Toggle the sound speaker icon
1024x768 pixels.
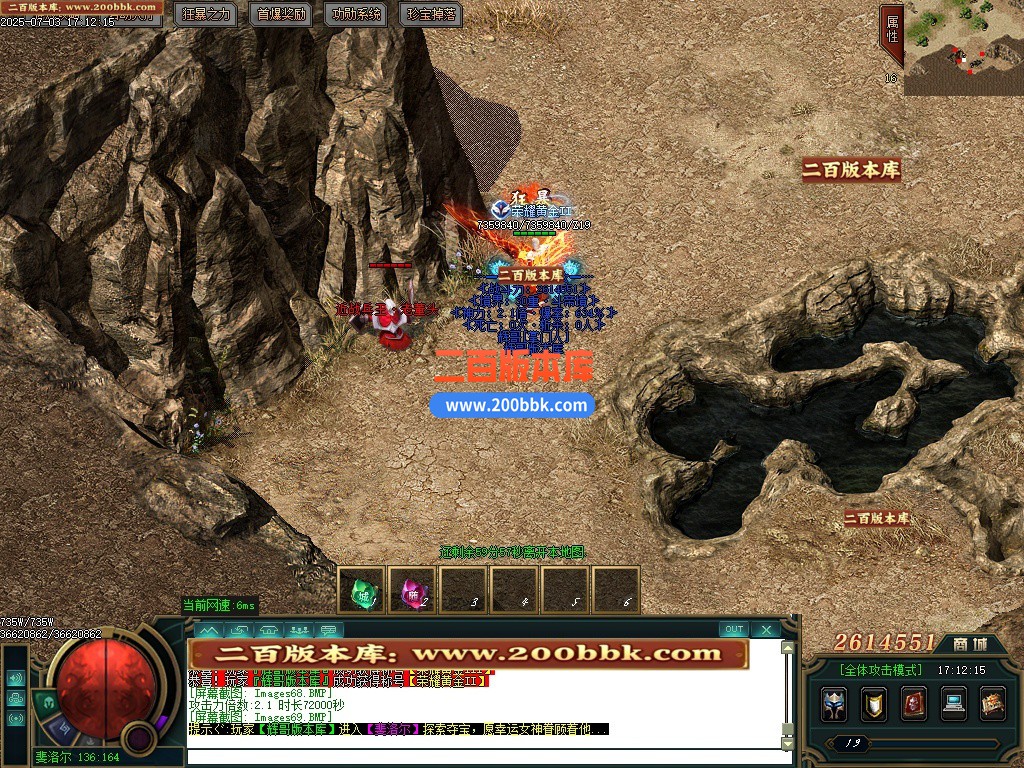15,677
